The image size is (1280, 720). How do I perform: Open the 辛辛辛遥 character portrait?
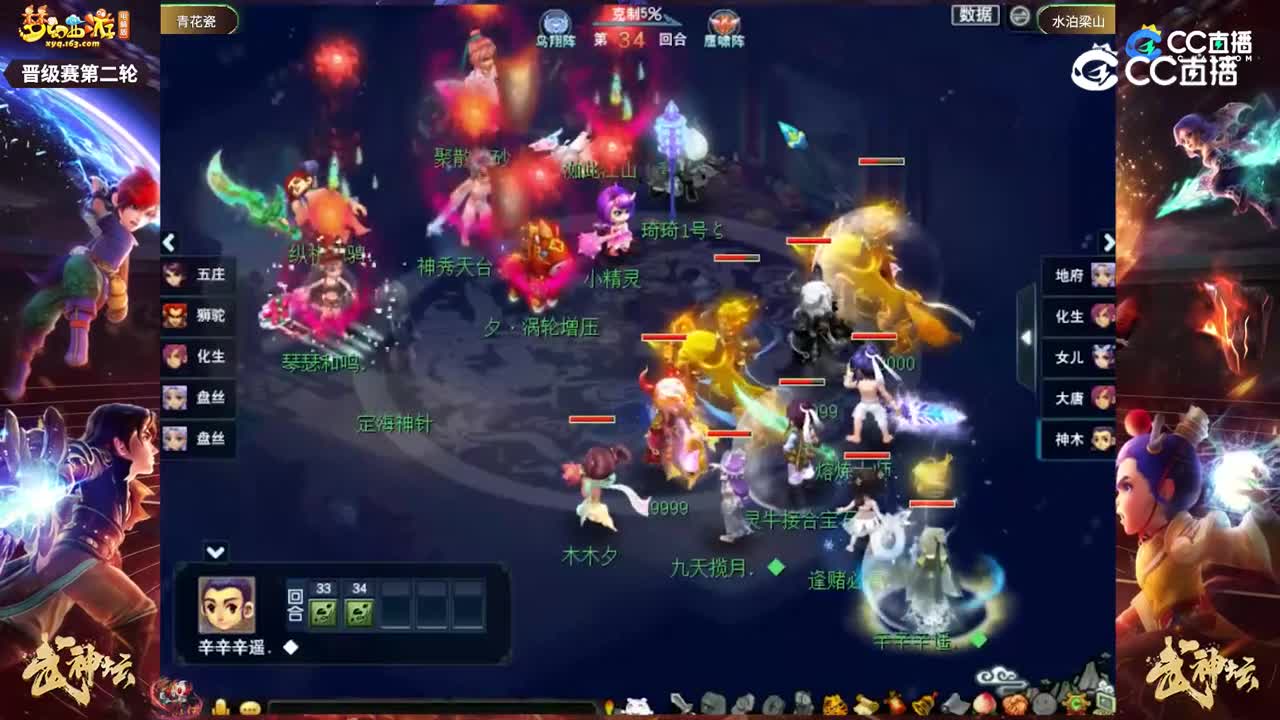click(x=230, y=604)
